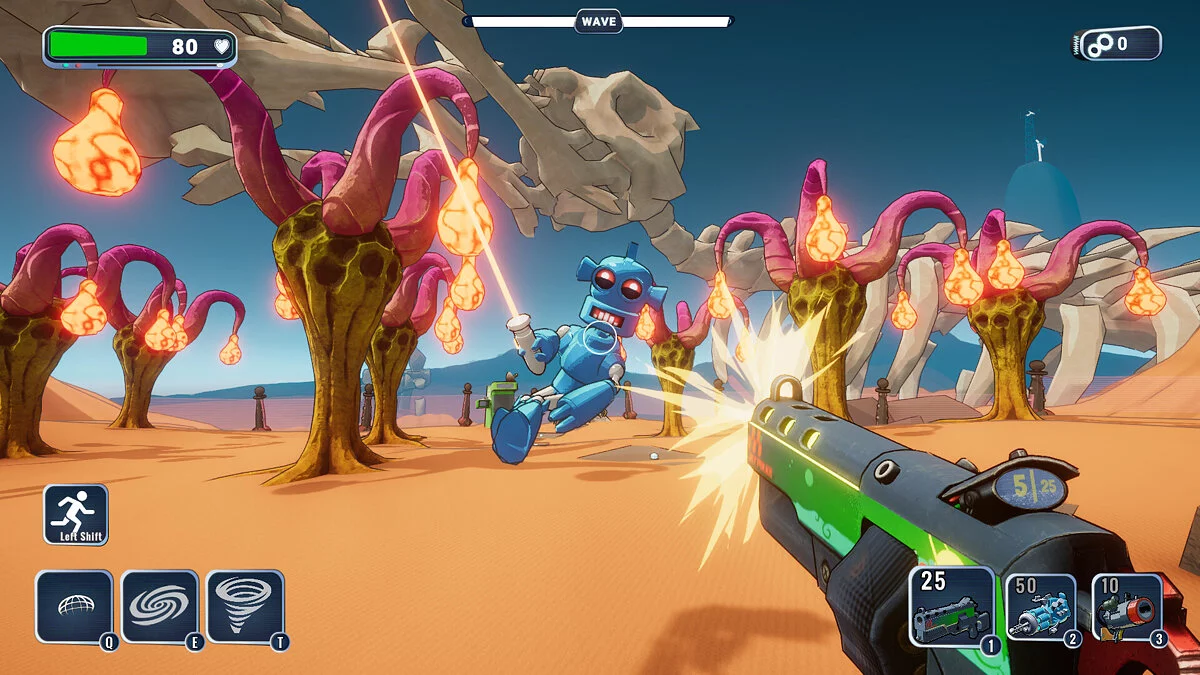Trigger the tornado ability

[x=245, y=606]
